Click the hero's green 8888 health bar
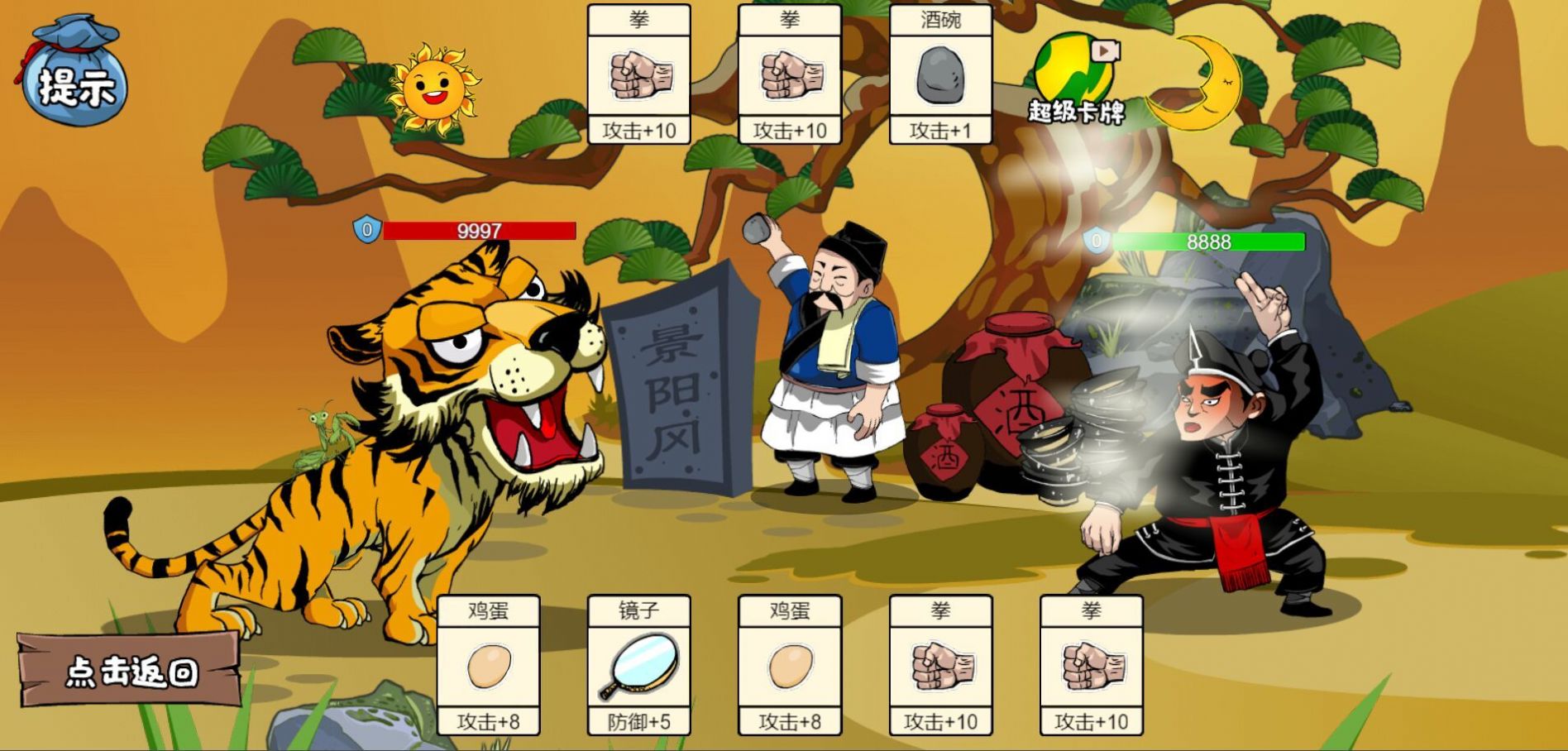Image resolution: width=1568 pixels, height=751 pixels. pos(1207,242)
